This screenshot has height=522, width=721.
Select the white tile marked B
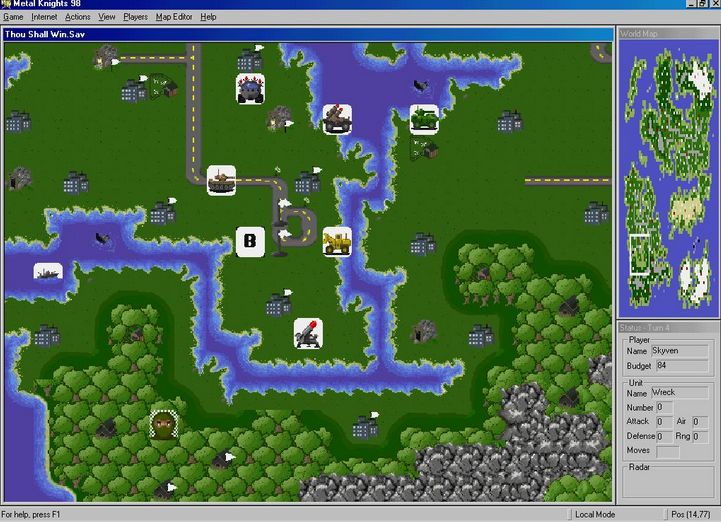250,241
